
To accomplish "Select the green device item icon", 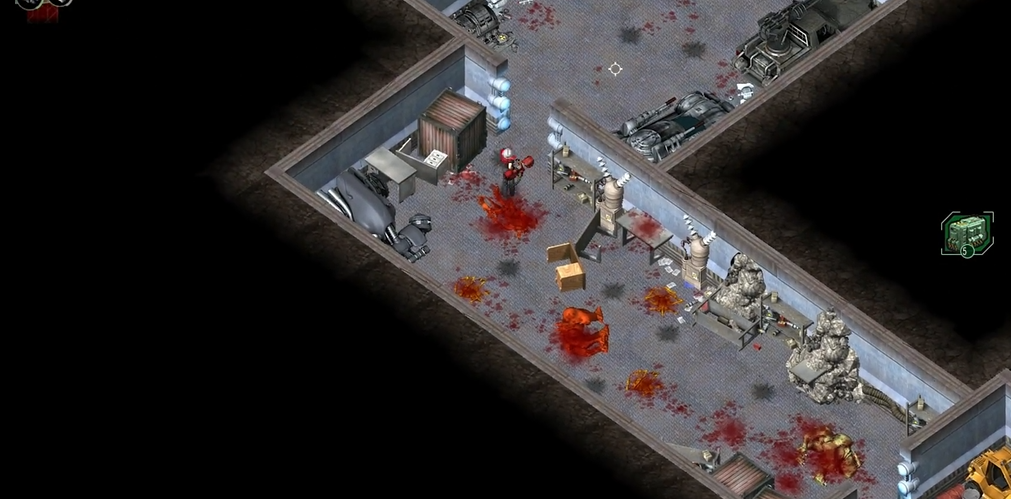I will [x=967, y=234].
